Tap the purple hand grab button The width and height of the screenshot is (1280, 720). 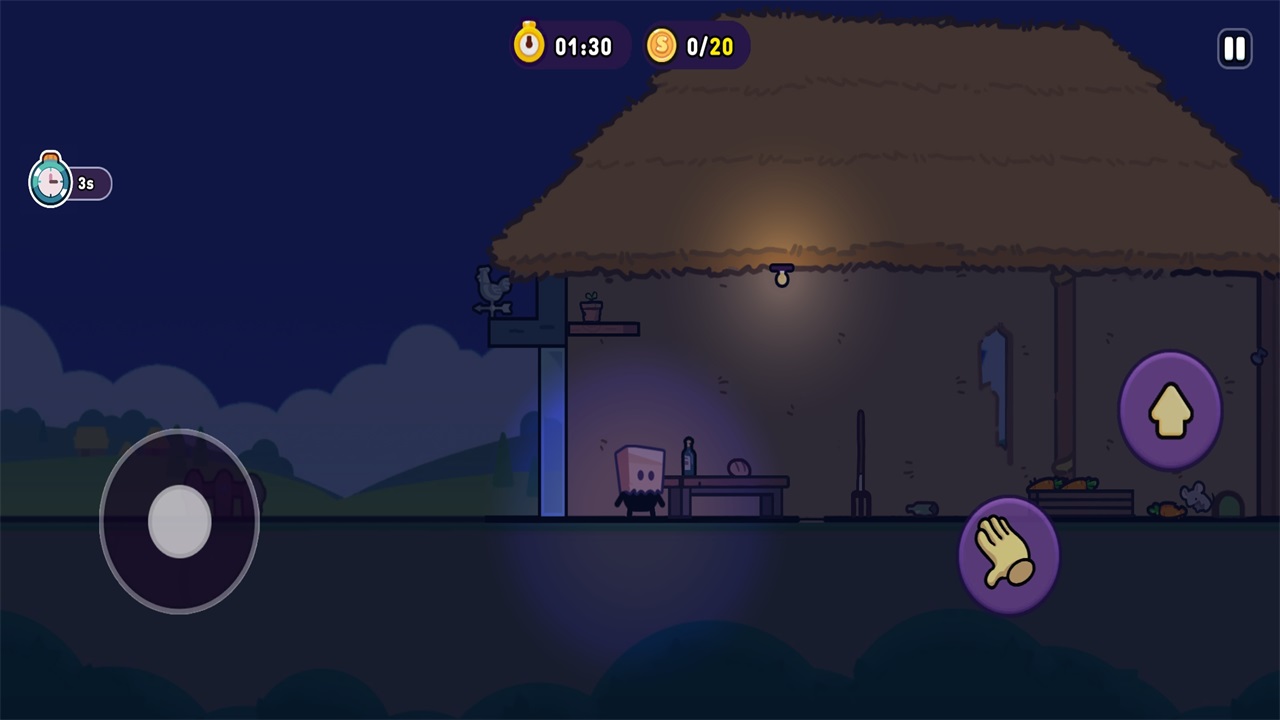[x=1008, y=555]
